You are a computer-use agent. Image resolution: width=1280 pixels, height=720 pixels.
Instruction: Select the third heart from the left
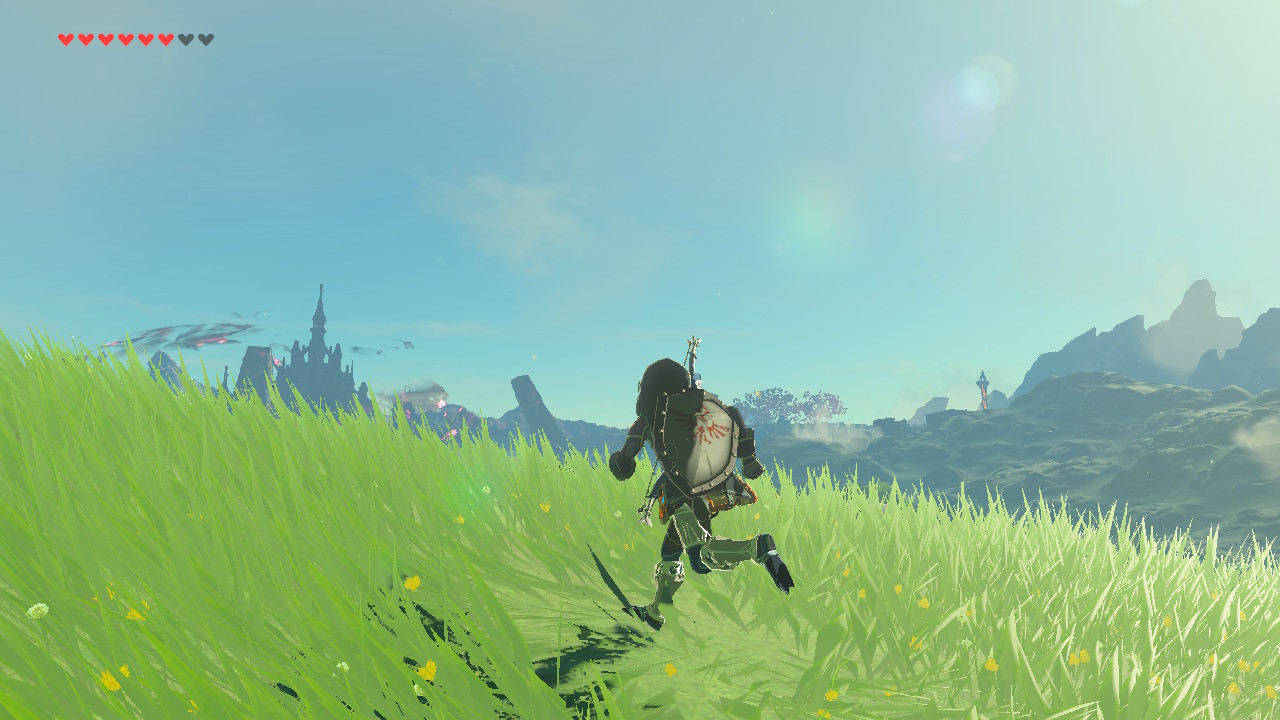(x=105, y=39)
